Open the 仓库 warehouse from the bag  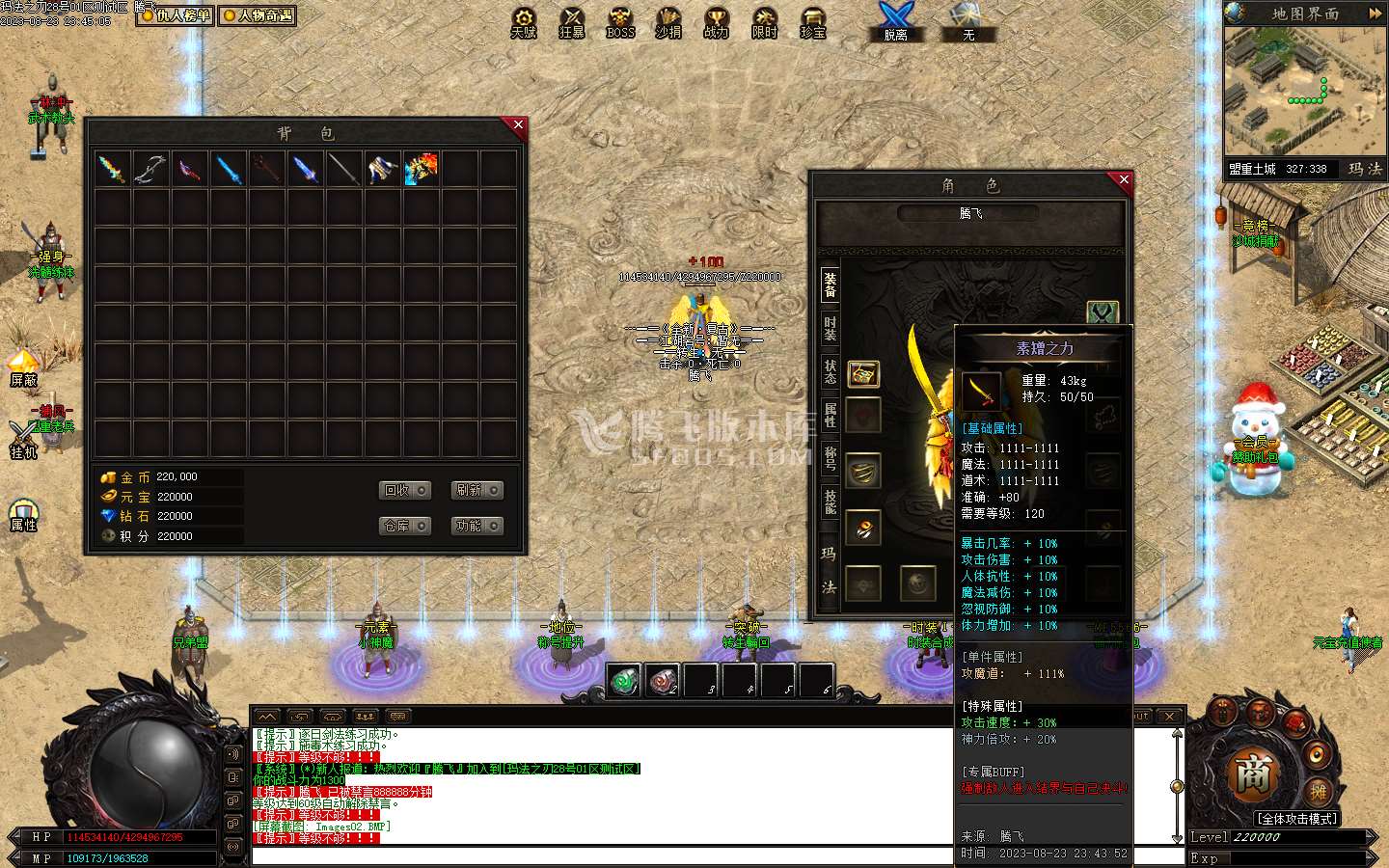pos(404,526)
